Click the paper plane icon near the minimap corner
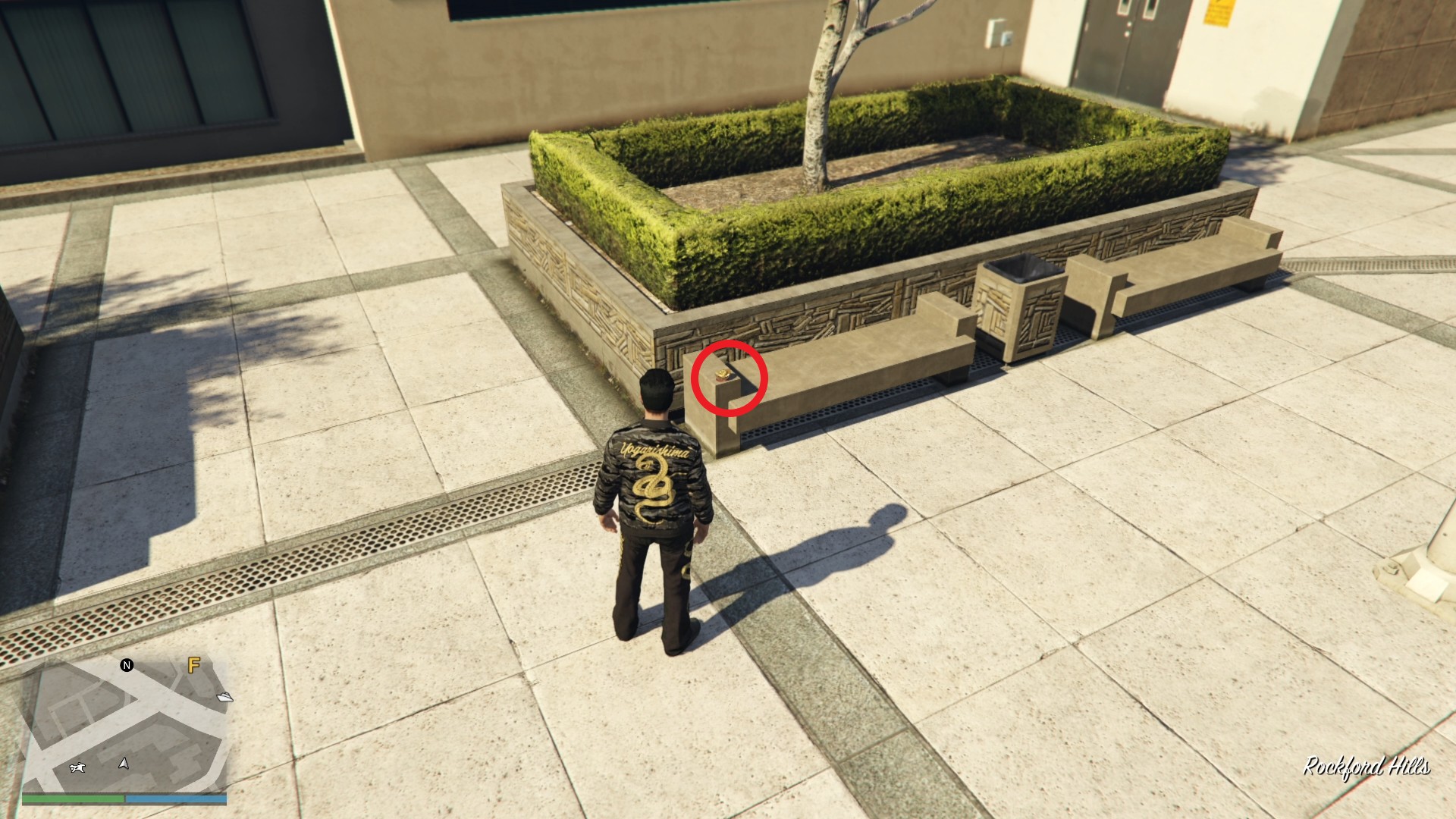Viewport: 1456px width, 819px height. click(x=224, y=698)
